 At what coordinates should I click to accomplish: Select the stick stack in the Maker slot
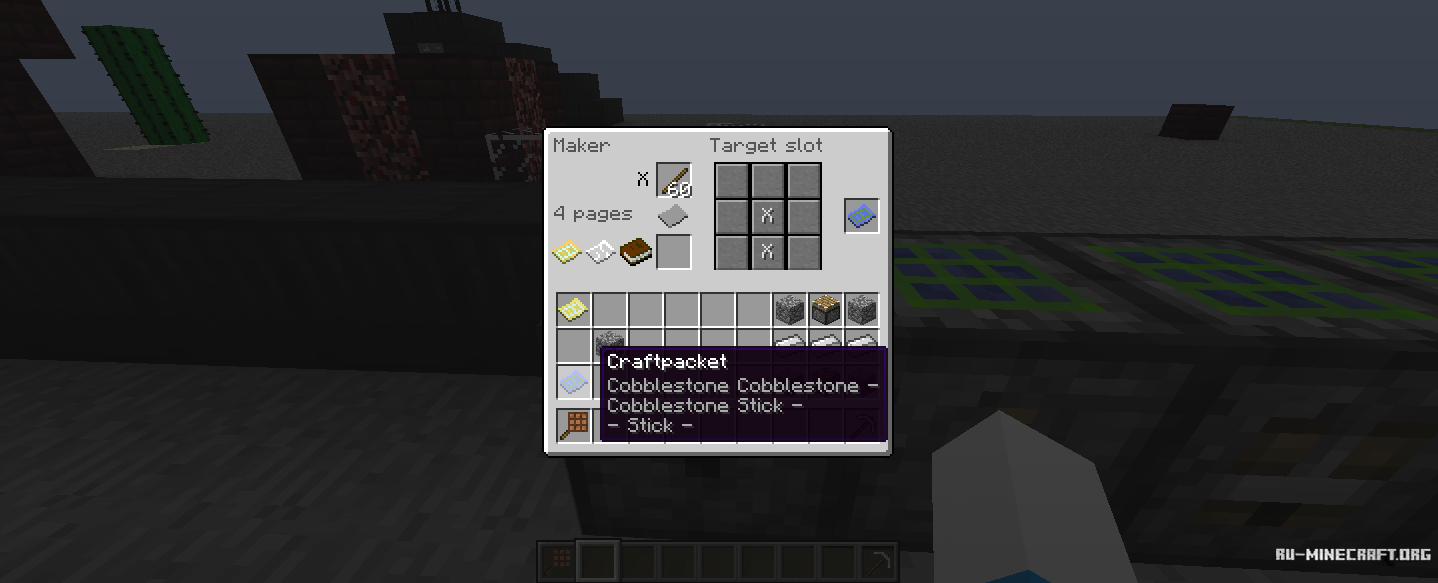pos(674,181)
